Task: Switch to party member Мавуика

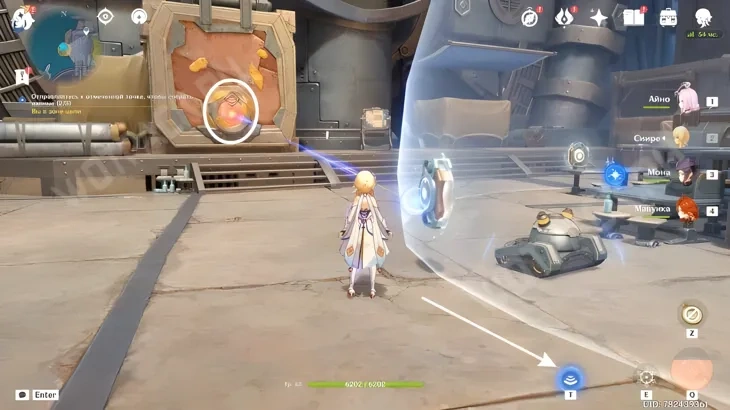Action: [x=686, y=209]
